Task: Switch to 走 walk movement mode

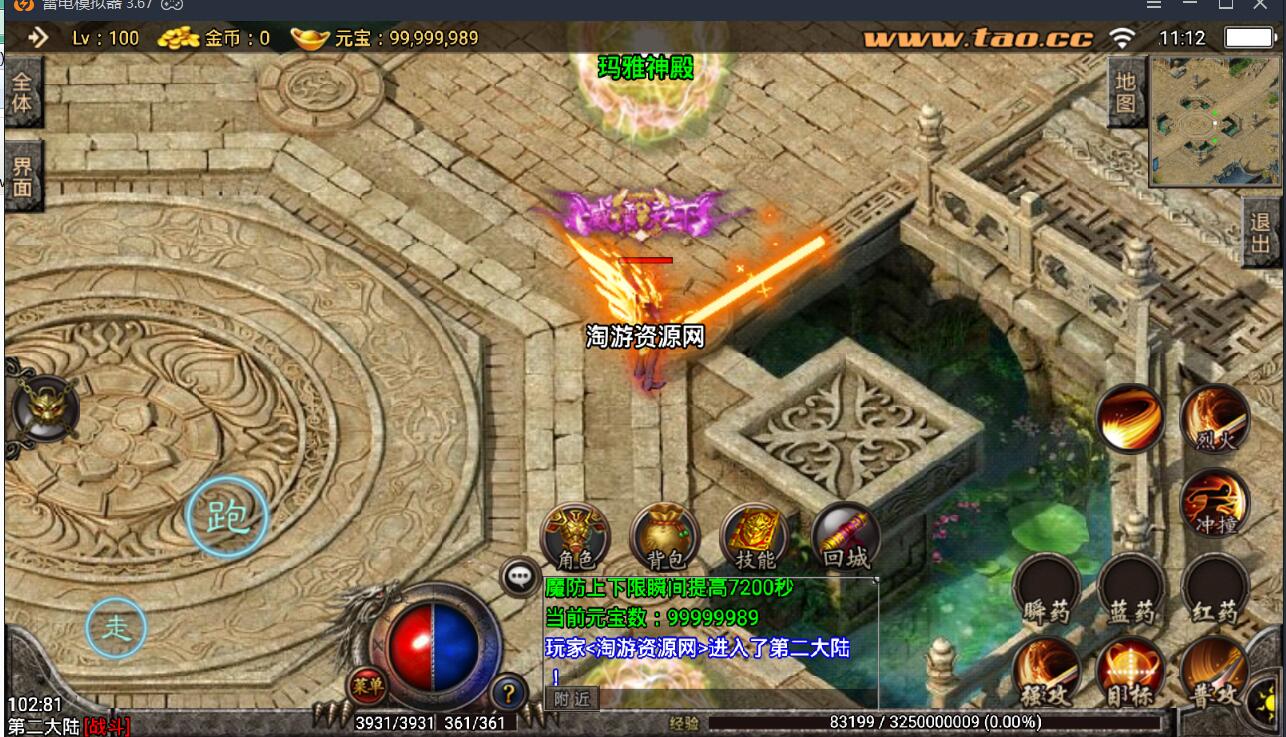Action: (x=116, y=628)
